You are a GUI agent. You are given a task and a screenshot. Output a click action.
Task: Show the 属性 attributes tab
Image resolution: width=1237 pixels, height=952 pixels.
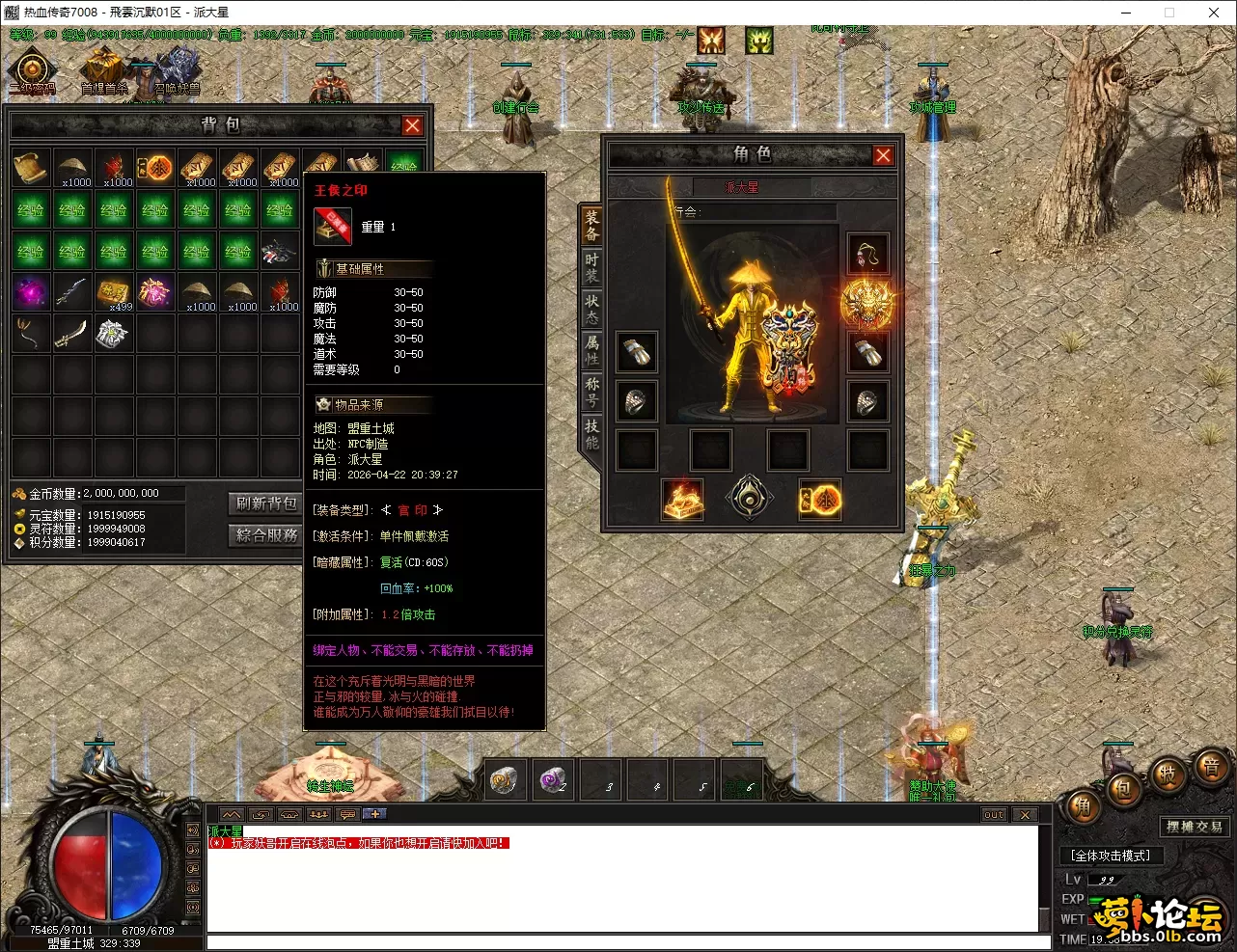coord(591,350)
